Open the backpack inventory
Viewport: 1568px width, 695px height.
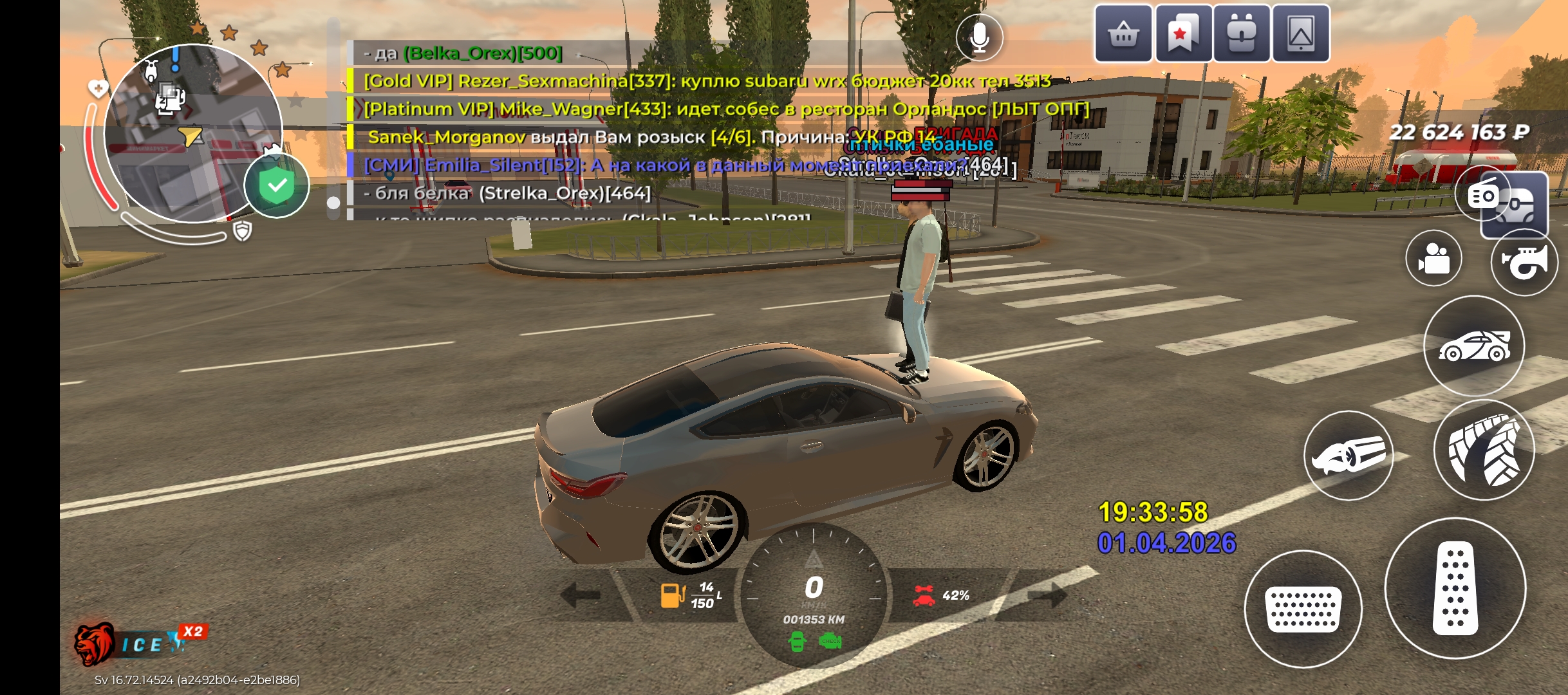[1242, 33]
